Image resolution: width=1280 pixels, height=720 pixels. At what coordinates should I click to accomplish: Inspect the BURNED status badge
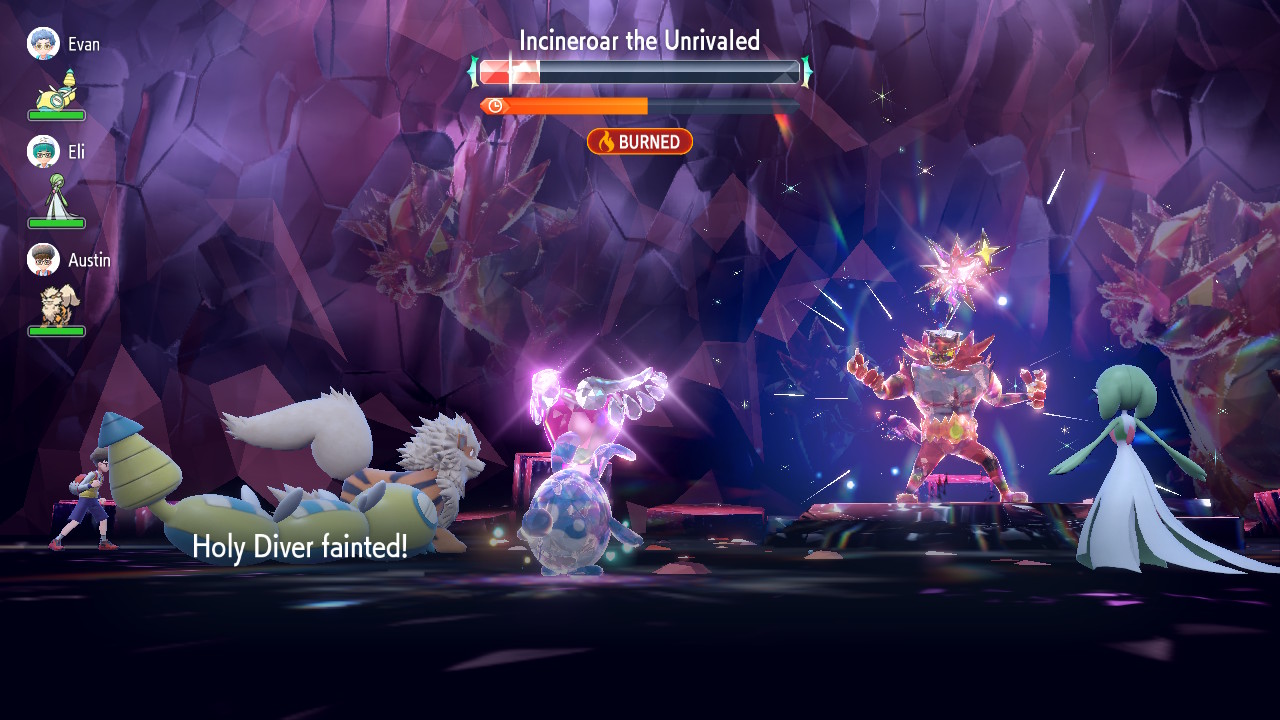click(640, 142)
